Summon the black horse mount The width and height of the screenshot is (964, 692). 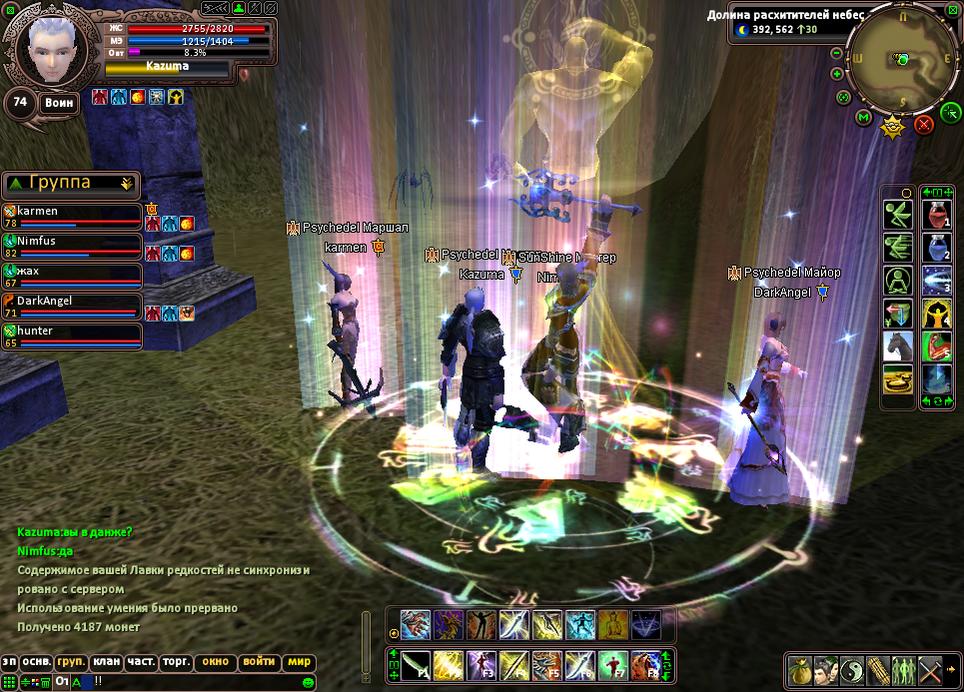click(898, 346)
